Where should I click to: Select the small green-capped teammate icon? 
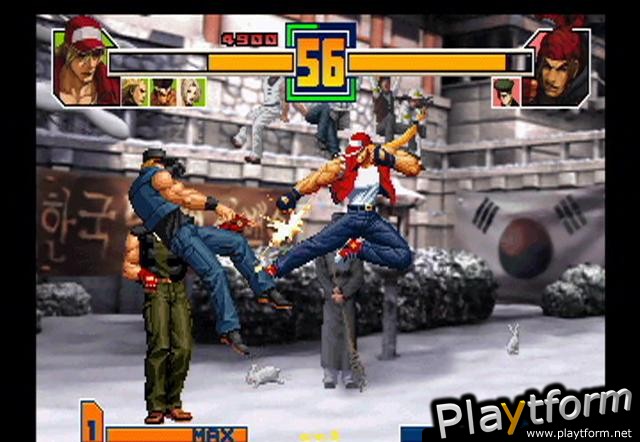[506, 91]
